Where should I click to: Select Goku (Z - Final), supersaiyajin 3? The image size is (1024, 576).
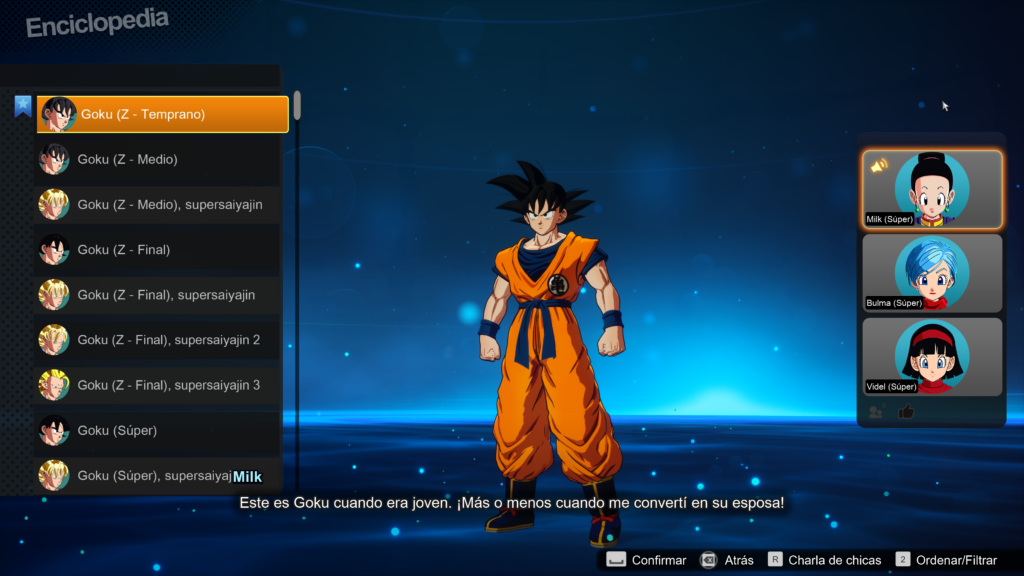[158, 385]
